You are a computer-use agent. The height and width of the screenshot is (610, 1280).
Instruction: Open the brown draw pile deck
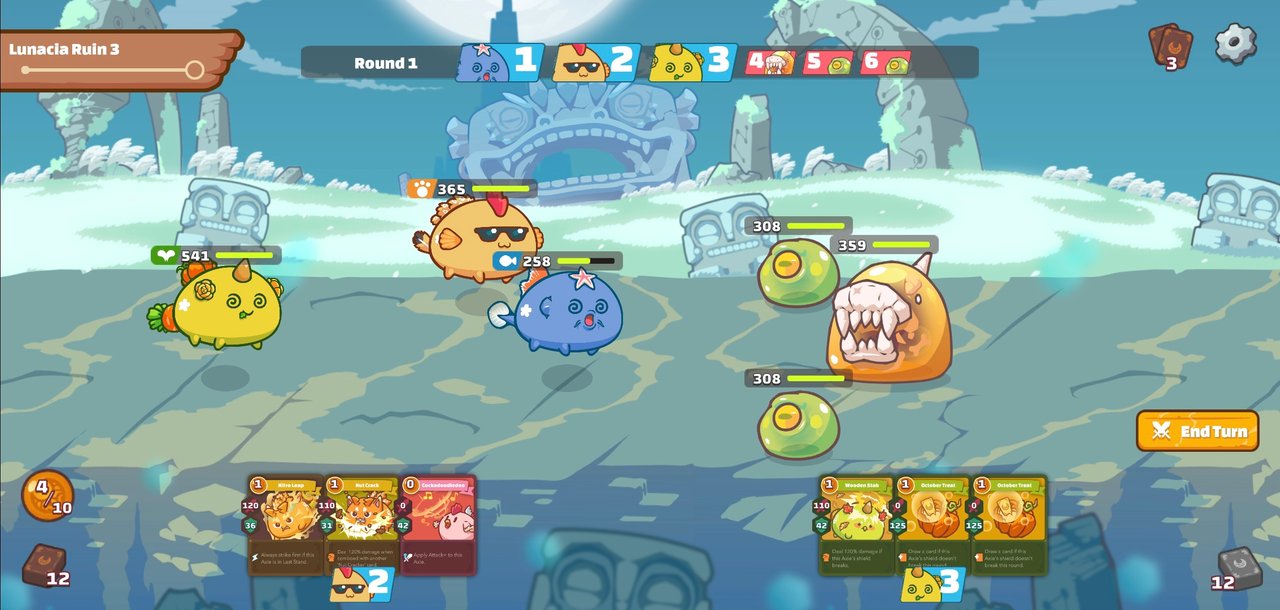44,565
